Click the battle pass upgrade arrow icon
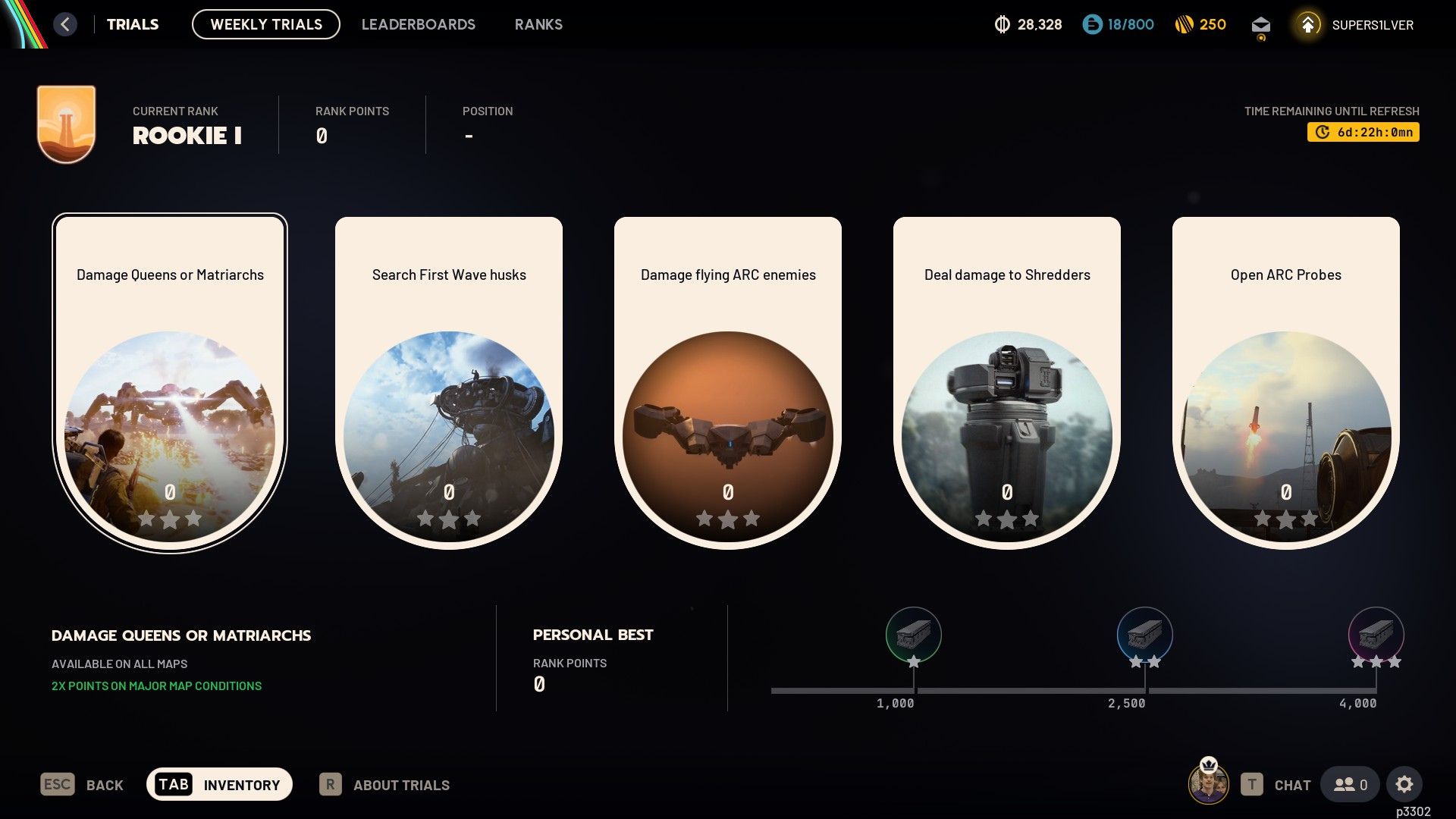The image size is (1456, 819). click(1307, 24)
